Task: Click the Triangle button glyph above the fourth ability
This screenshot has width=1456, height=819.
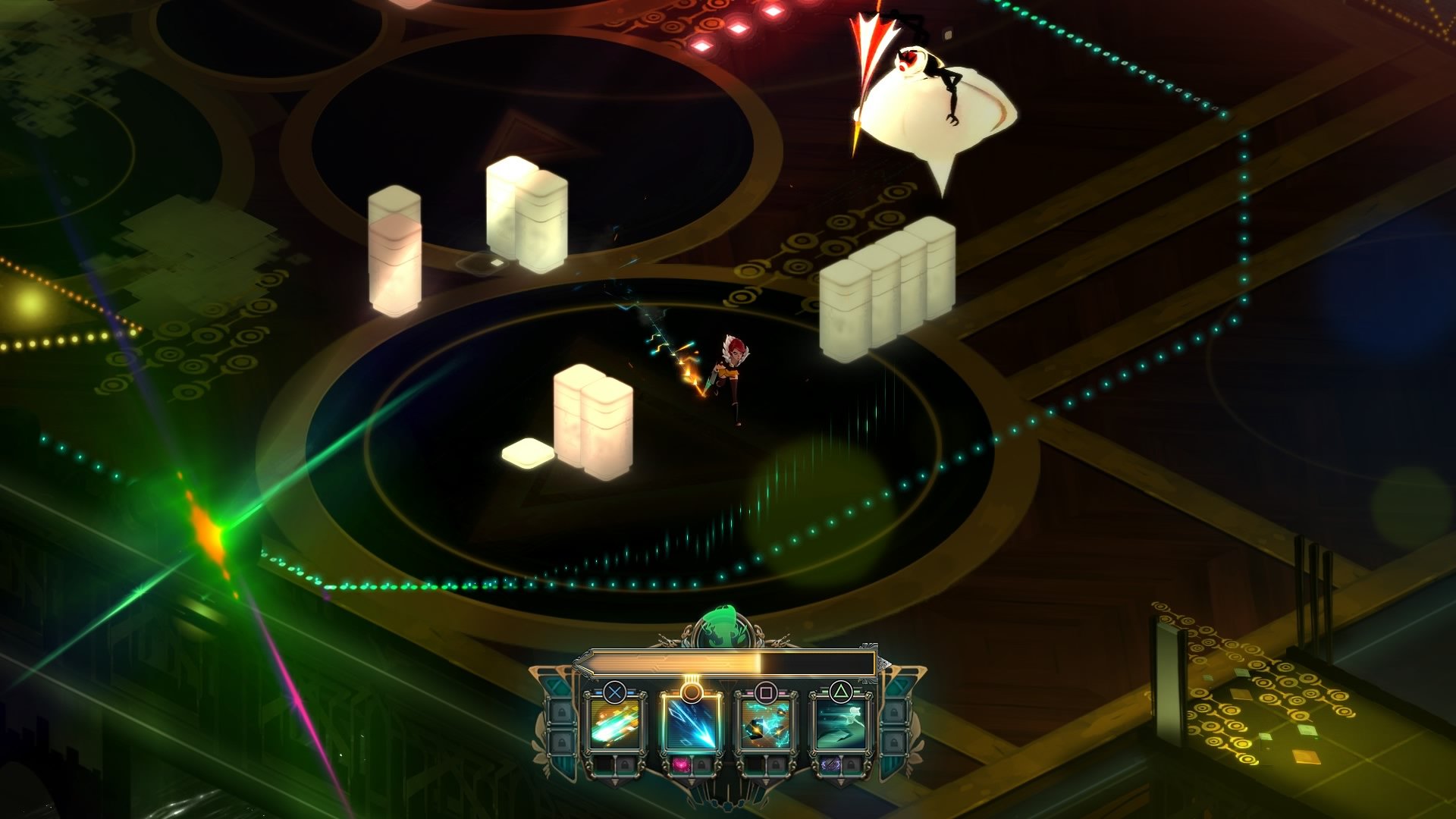Action: coord(842,692)
